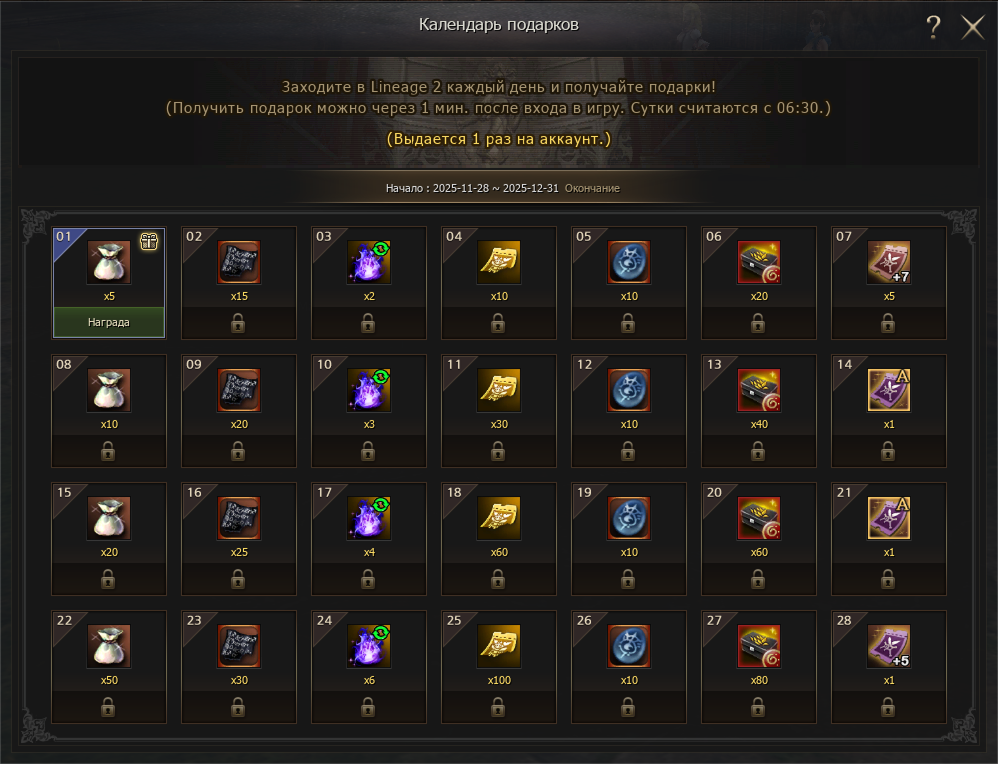Select the day 17 purple flame x4
Image resolution: width=998 pixels, height=764 pixels.
pyautogui.click(x=369, y=518)
